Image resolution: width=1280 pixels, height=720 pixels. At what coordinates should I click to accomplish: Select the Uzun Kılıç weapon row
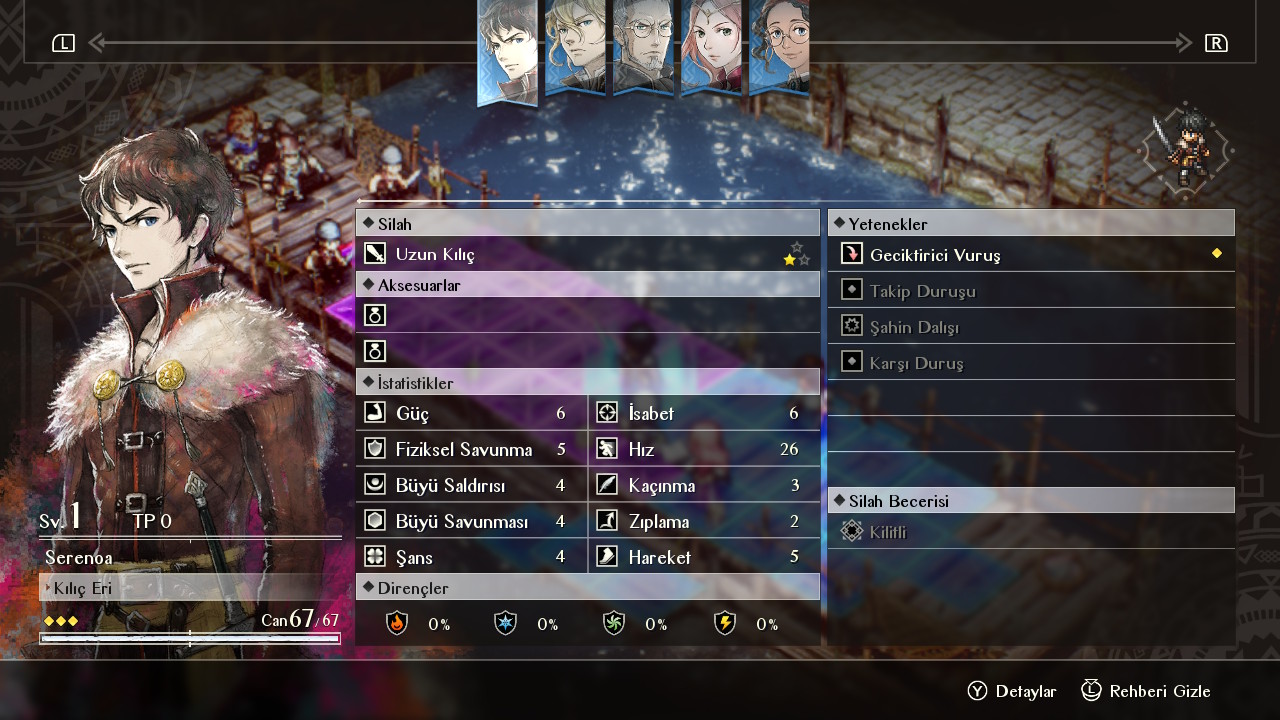click(x=587, y=254)
